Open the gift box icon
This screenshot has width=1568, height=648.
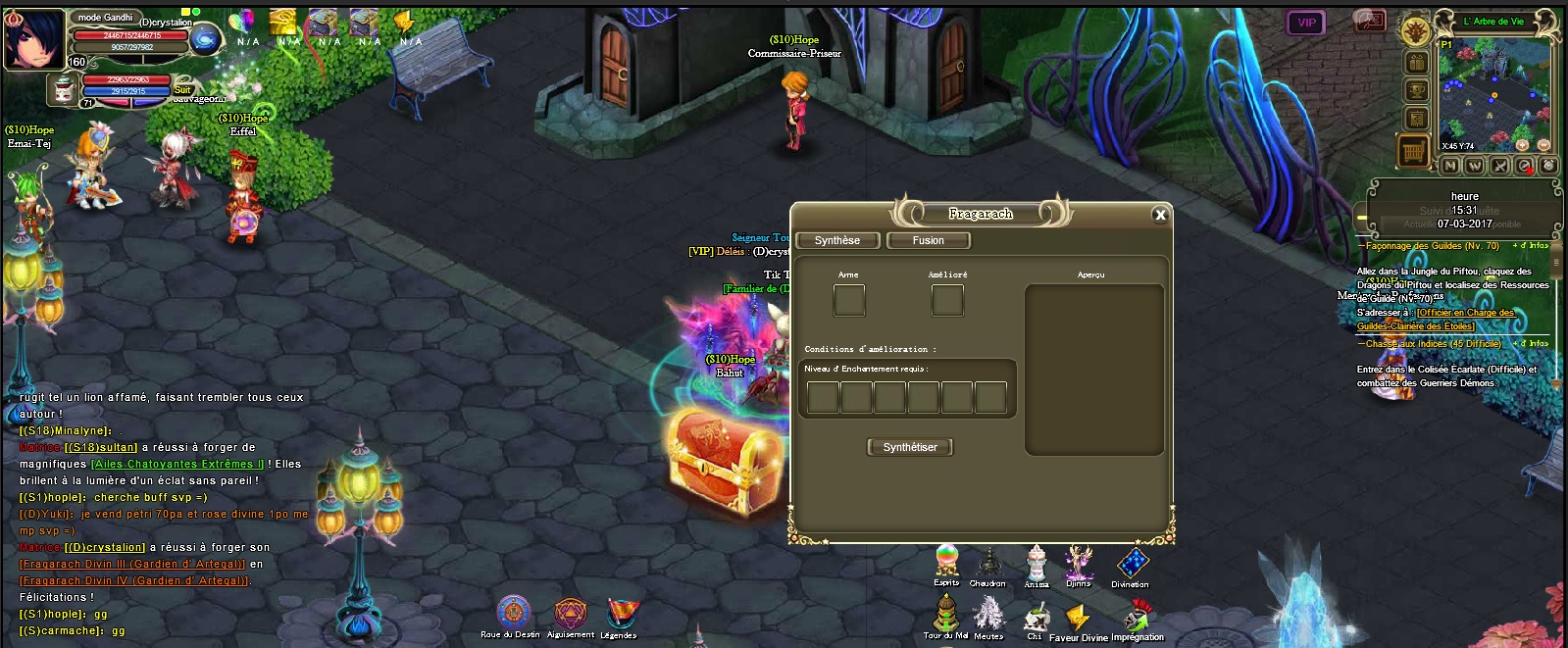[x=1416, y=63]
